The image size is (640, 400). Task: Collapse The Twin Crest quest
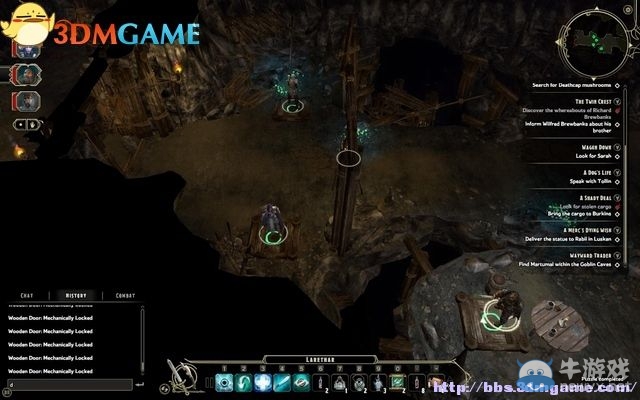coord(618,102)
